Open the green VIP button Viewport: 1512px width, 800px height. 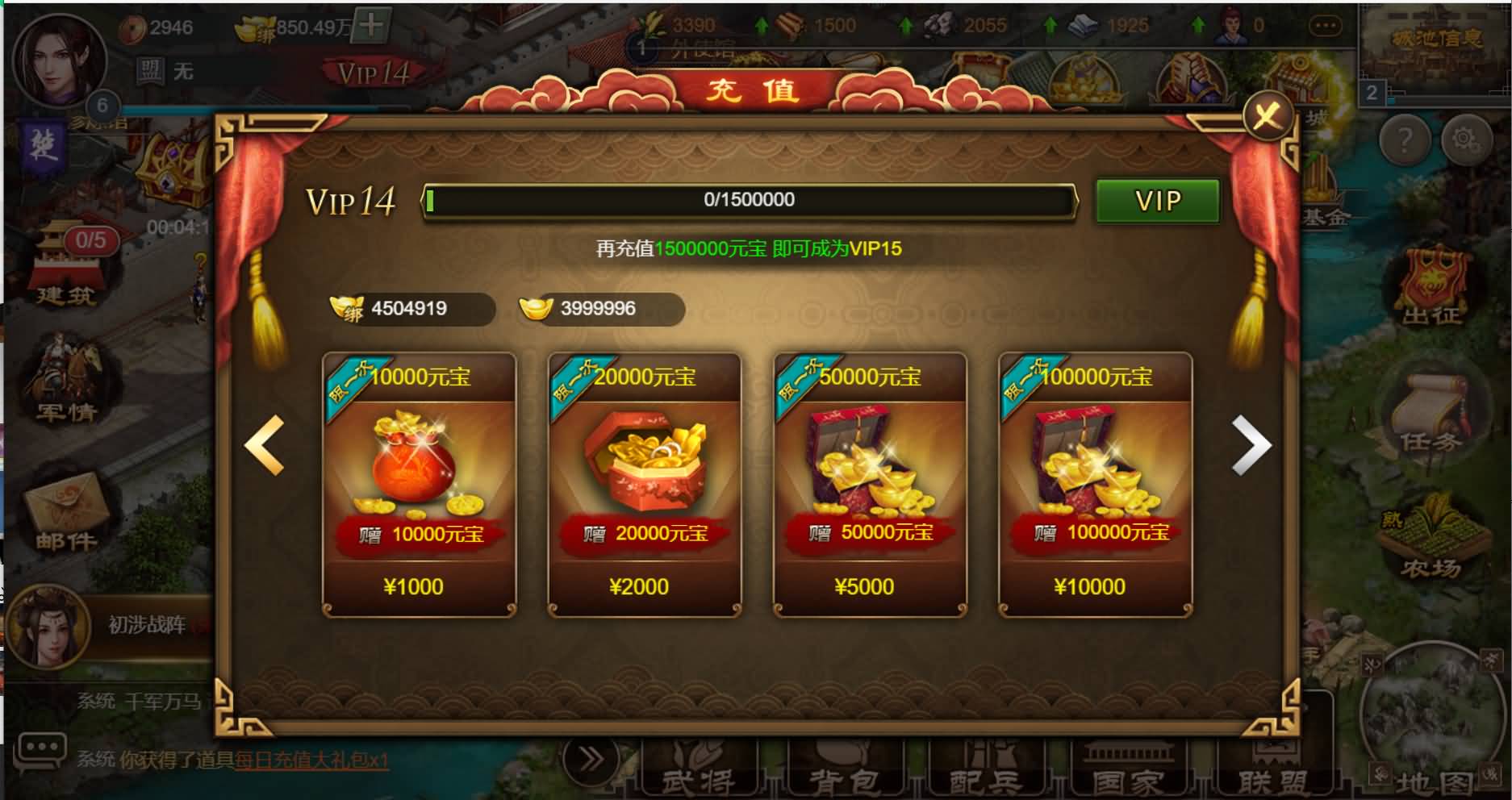[1157, 201]
